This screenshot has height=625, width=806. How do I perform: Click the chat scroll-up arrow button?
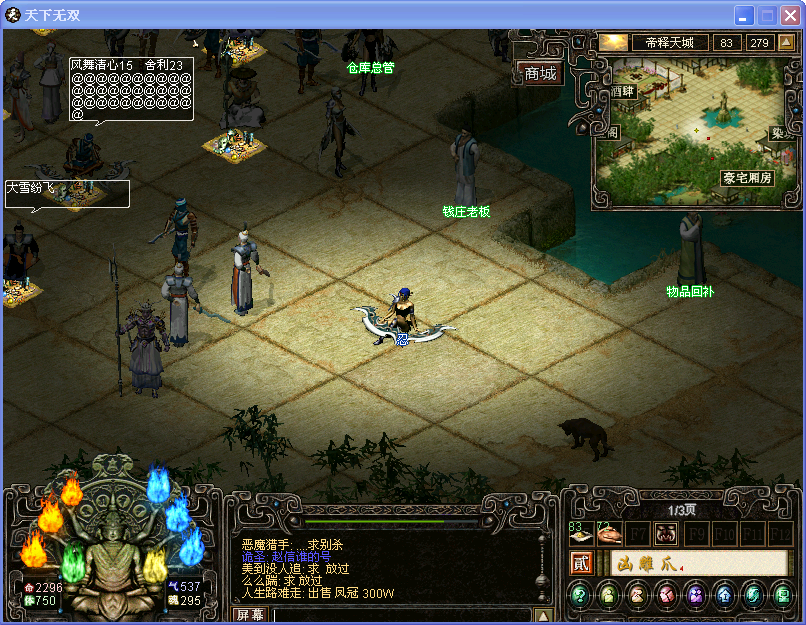coord(543,615)
